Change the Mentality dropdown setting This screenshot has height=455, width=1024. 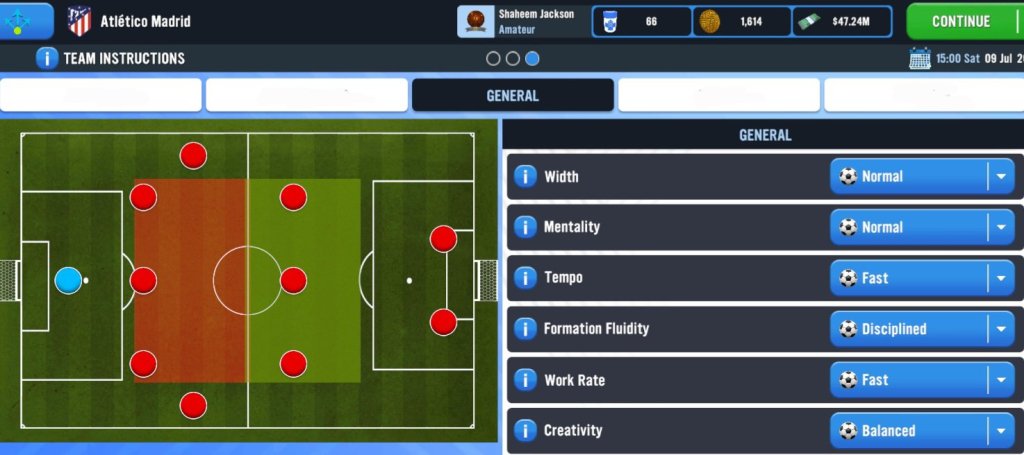pos(921,228)
